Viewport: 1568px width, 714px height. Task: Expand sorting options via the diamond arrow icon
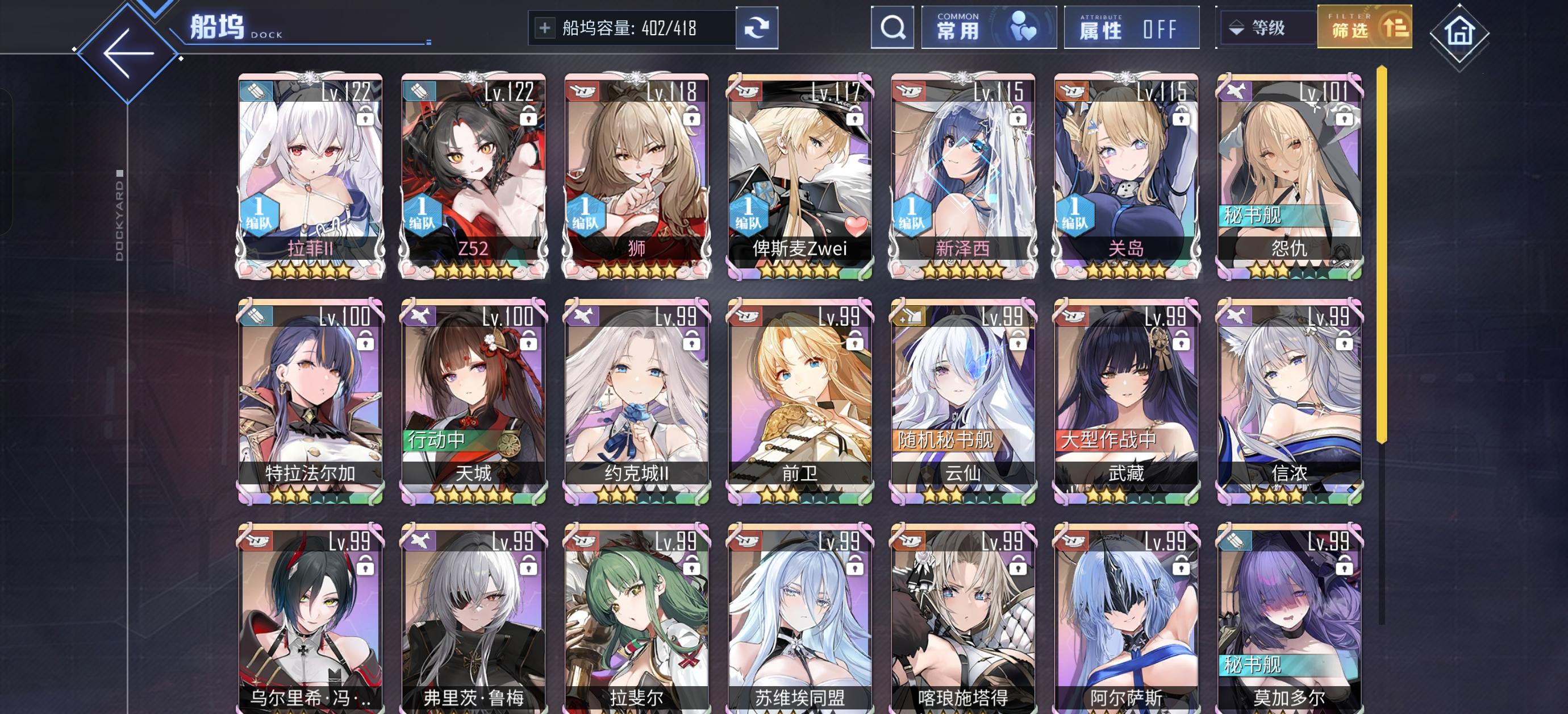[1237, 27]
